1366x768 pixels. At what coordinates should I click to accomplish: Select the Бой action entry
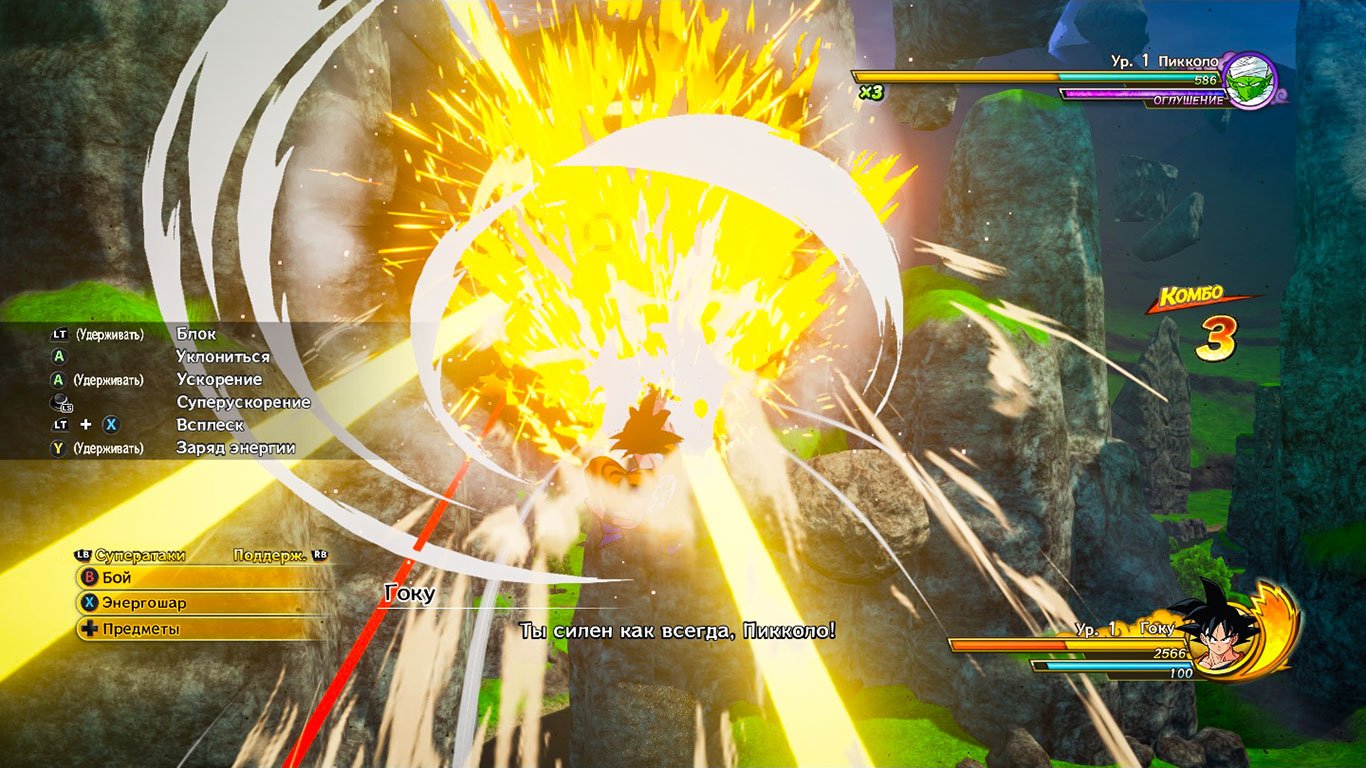116,577
